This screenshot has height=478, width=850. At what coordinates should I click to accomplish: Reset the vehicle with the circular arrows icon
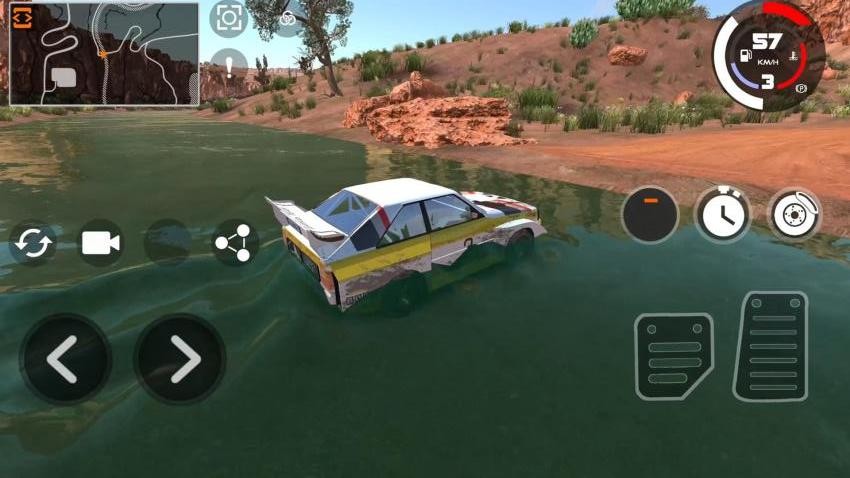point(33,243)
